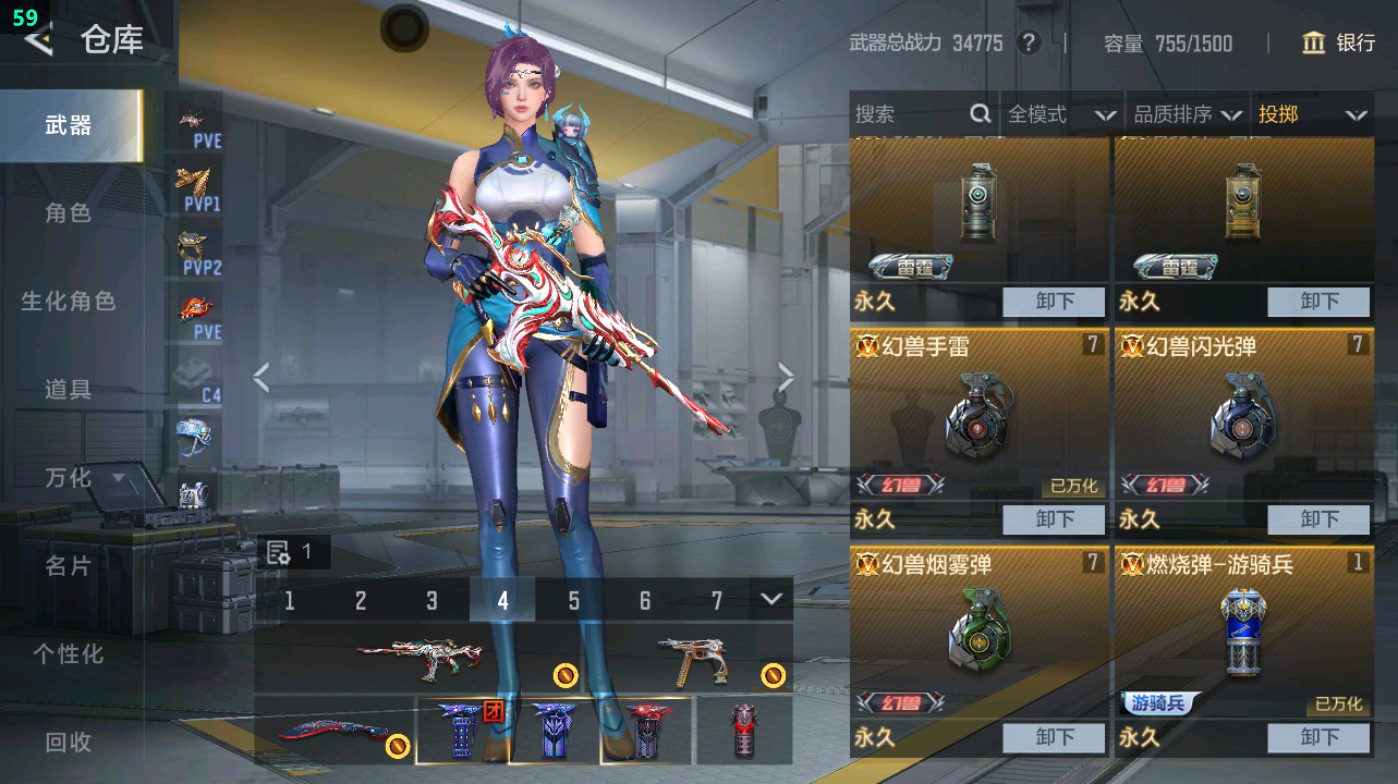The height and width of the screenshot is (784, 1398).
Task: Tap the search magnifier icon
Action: (978, 115)
